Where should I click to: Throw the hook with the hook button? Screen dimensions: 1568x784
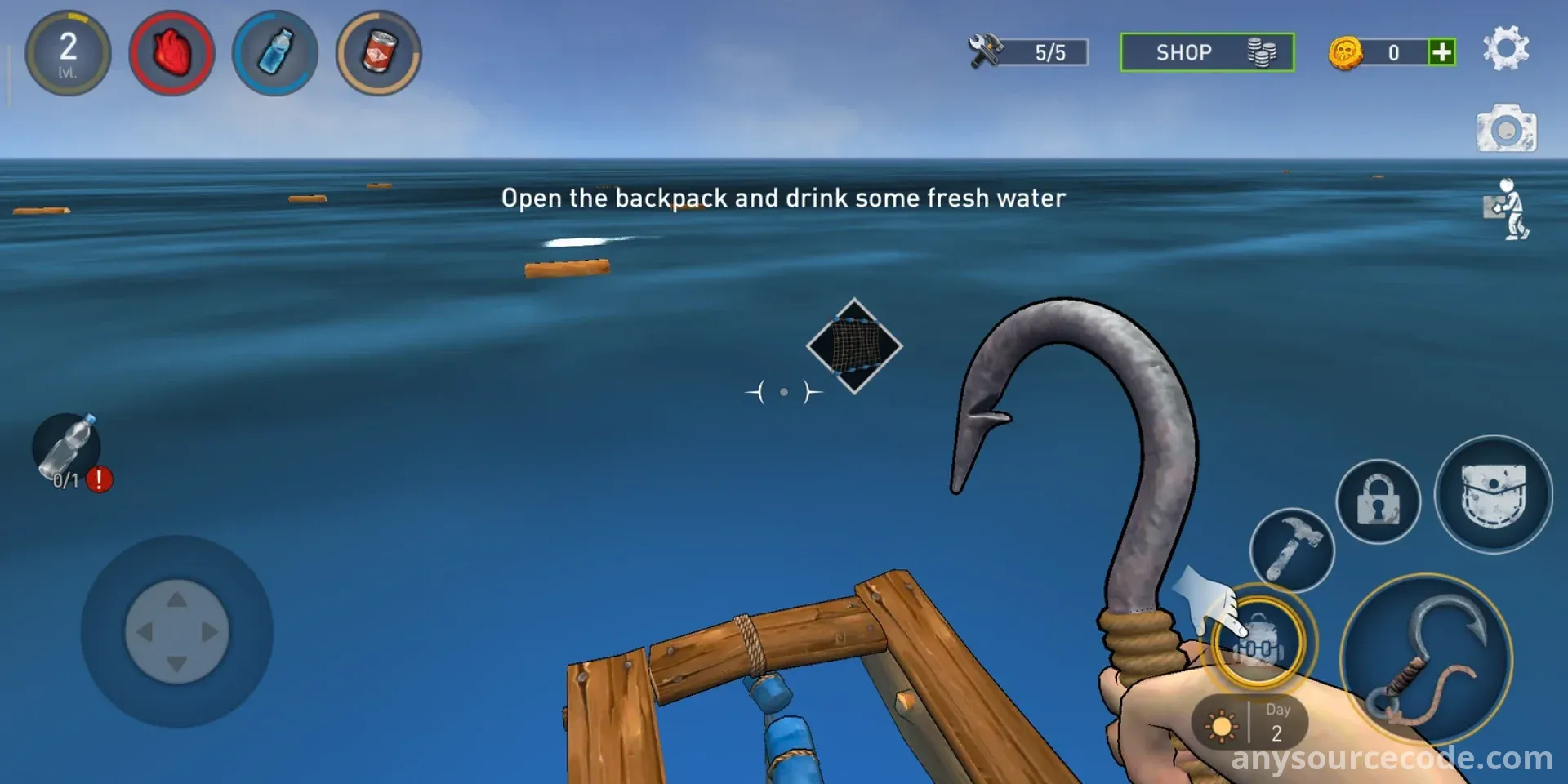pyautogui.click(x=1426, y=659)
